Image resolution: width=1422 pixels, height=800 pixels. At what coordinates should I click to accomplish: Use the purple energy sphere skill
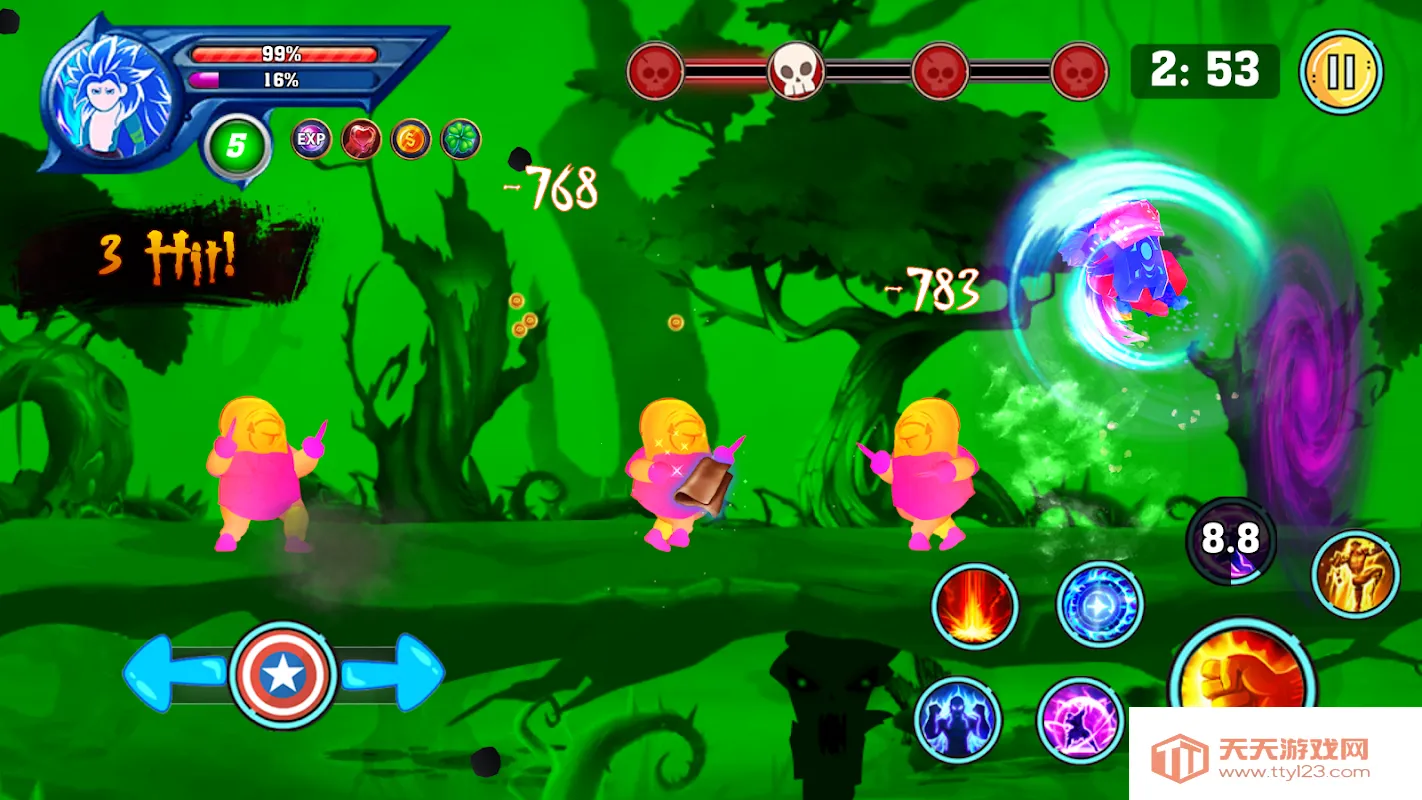[x=1081, y=720]
